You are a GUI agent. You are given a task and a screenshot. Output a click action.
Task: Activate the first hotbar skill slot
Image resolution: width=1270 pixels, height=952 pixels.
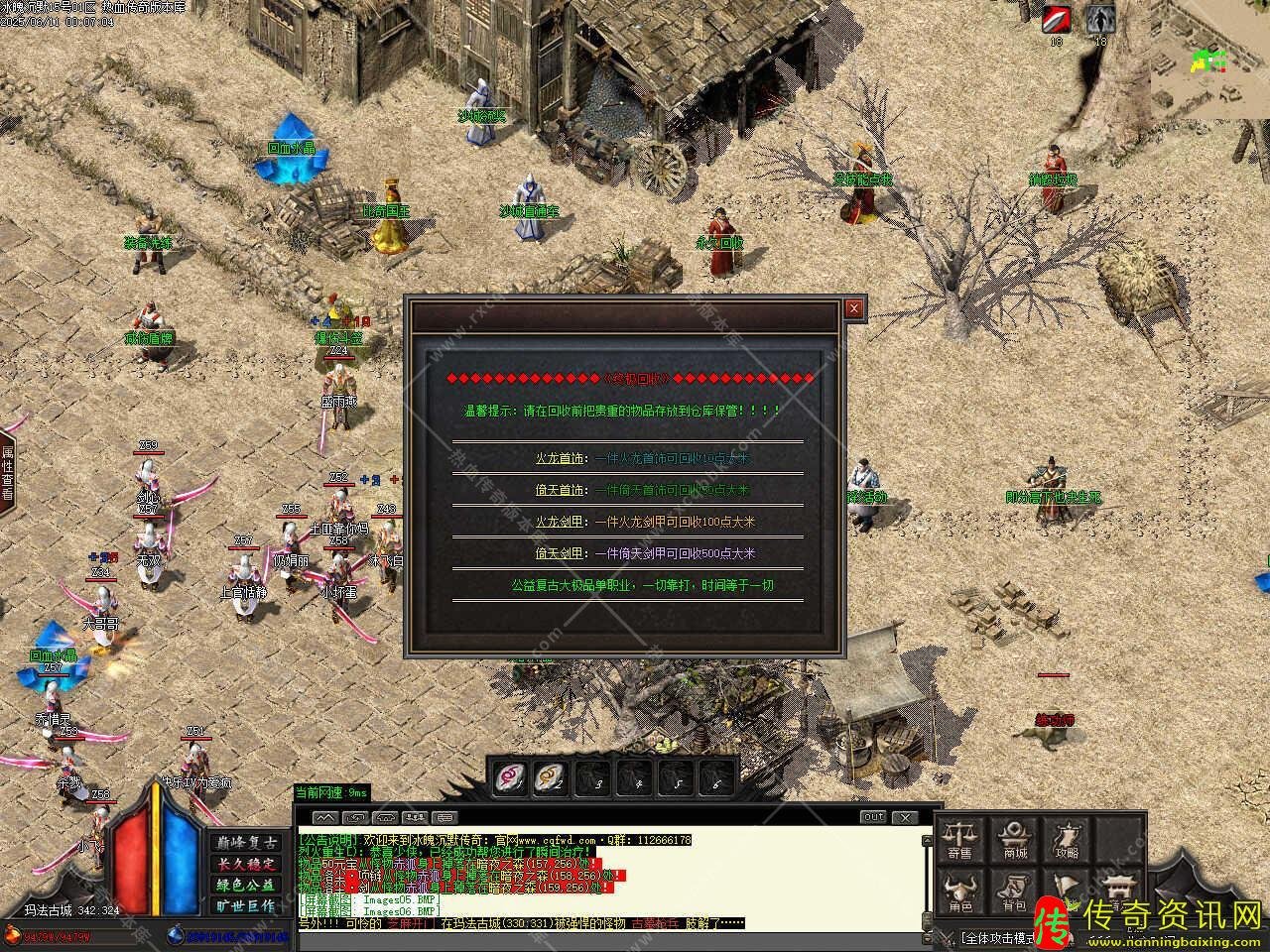pyautogui.click(x=512, y=777)
